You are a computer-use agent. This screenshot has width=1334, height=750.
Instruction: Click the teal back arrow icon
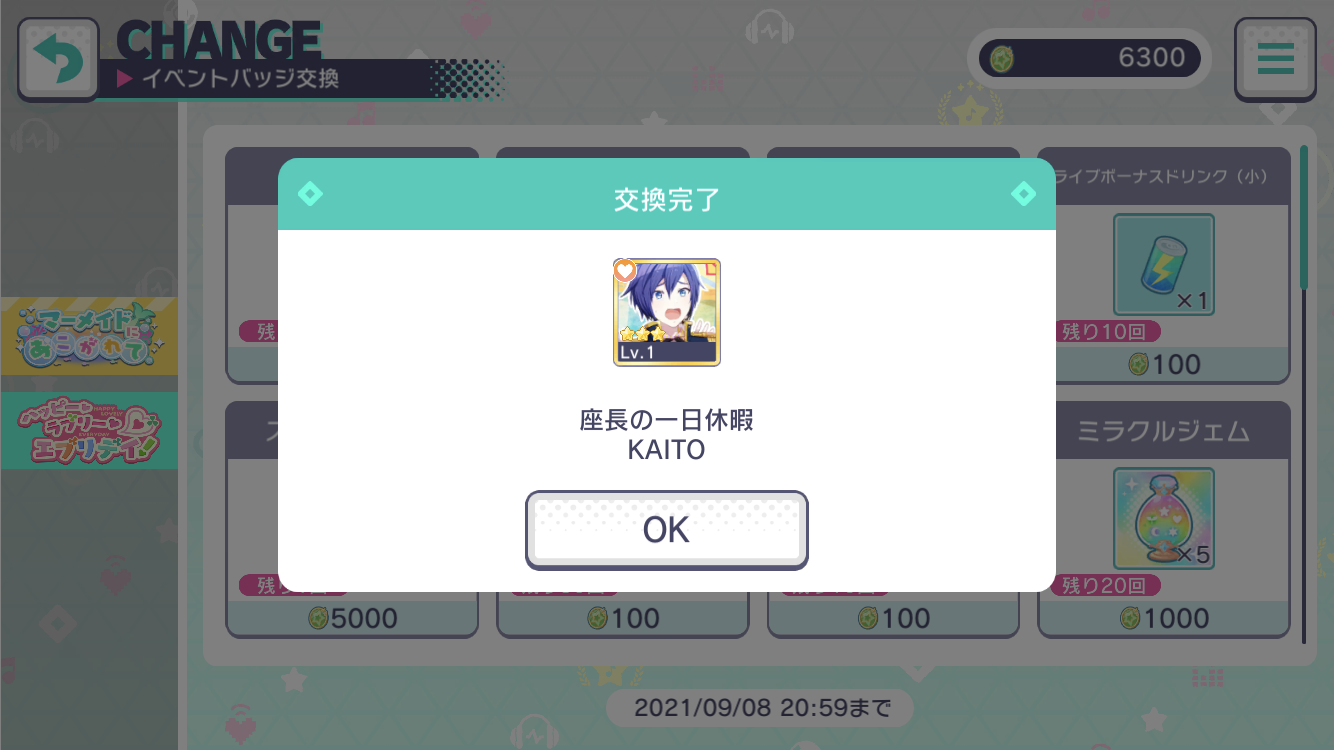click(x=58, y=58)
